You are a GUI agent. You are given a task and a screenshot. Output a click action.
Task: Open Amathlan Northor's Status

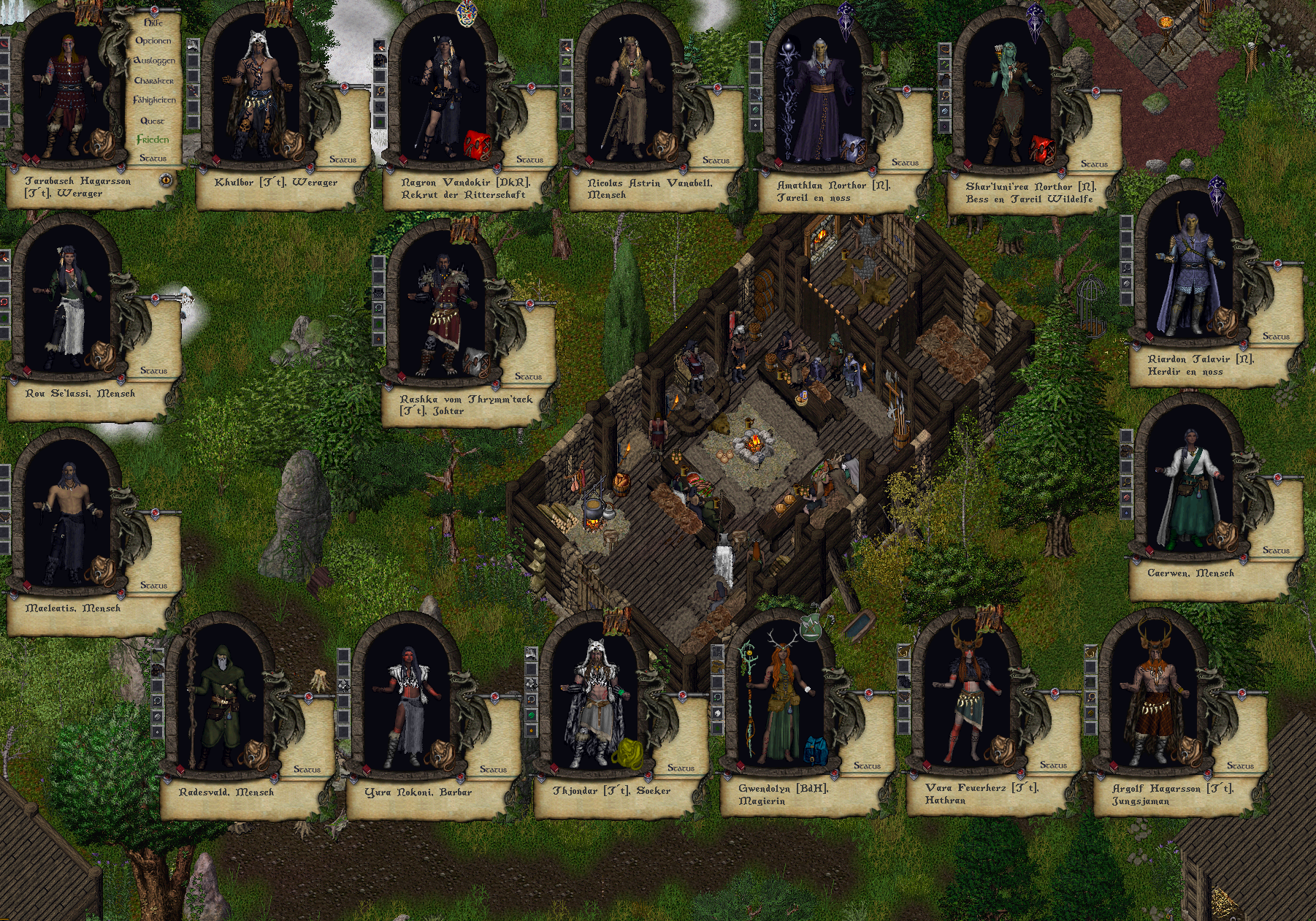pyautogui.click(x=905, y=162)
